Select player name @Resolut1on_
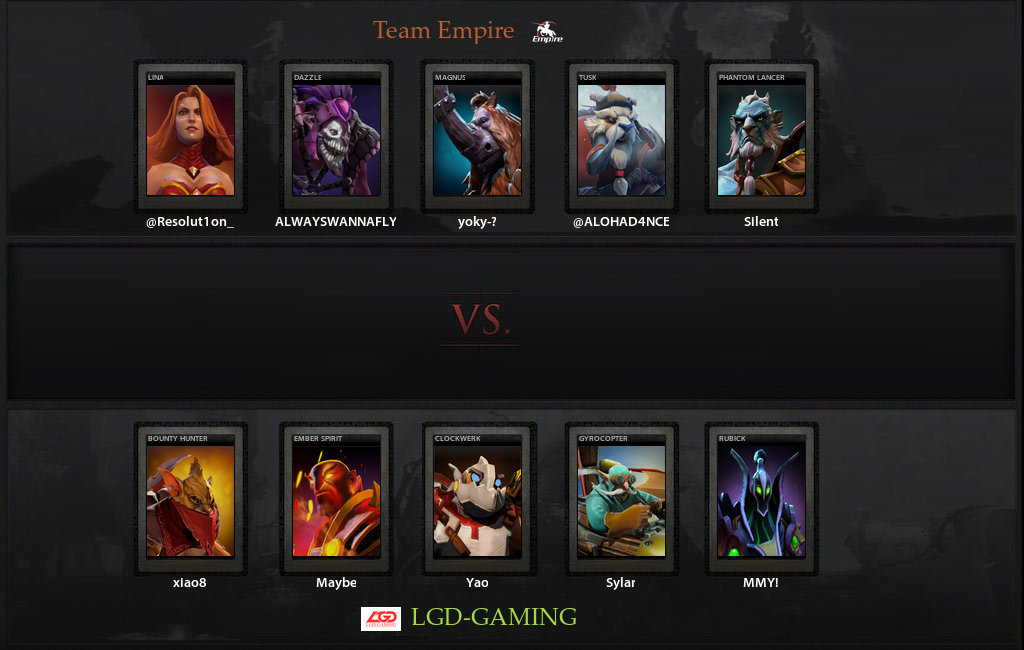Screen dimensions: 1024x650 190,222
